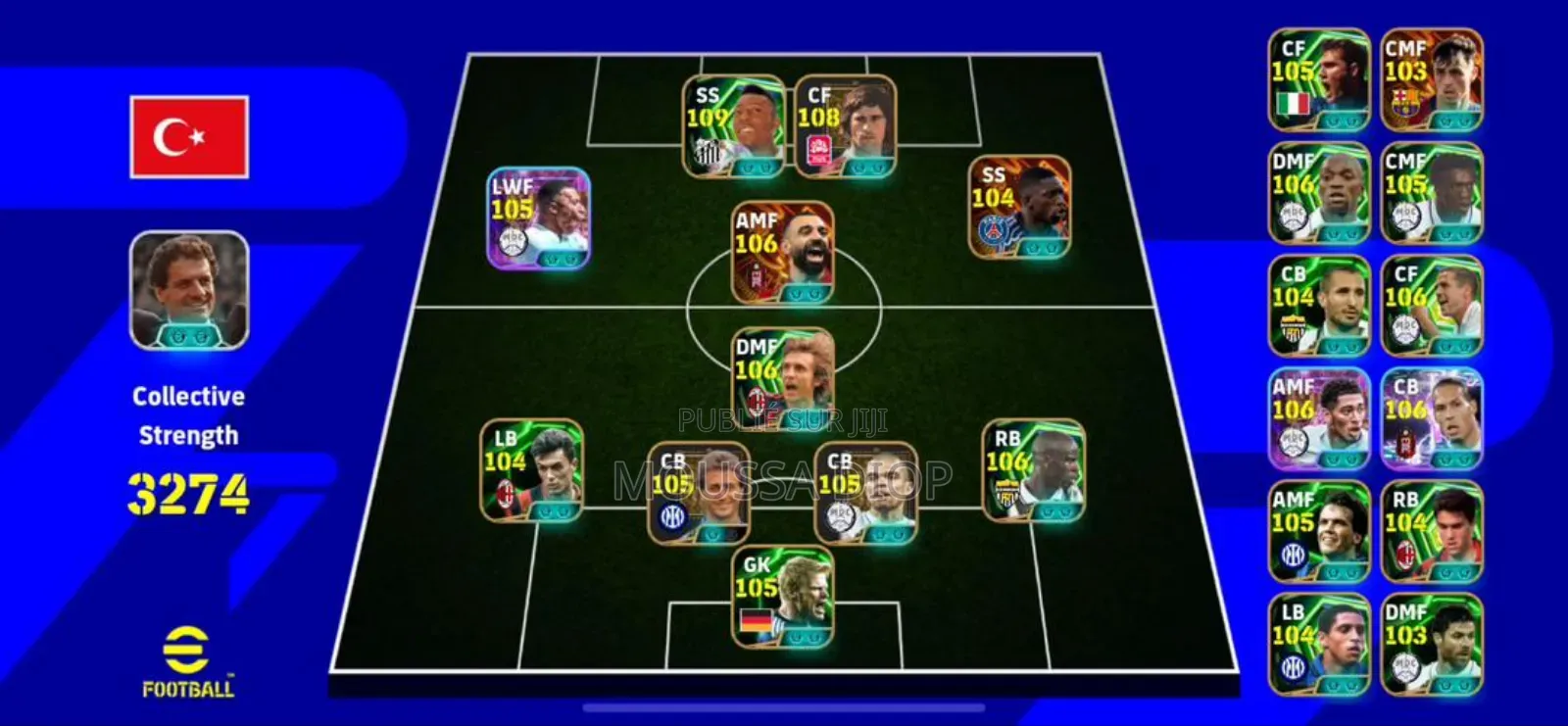Choose the DMF 103 bench card
The height and width of the screenshot is (726, 1568).
(1432, 644)
